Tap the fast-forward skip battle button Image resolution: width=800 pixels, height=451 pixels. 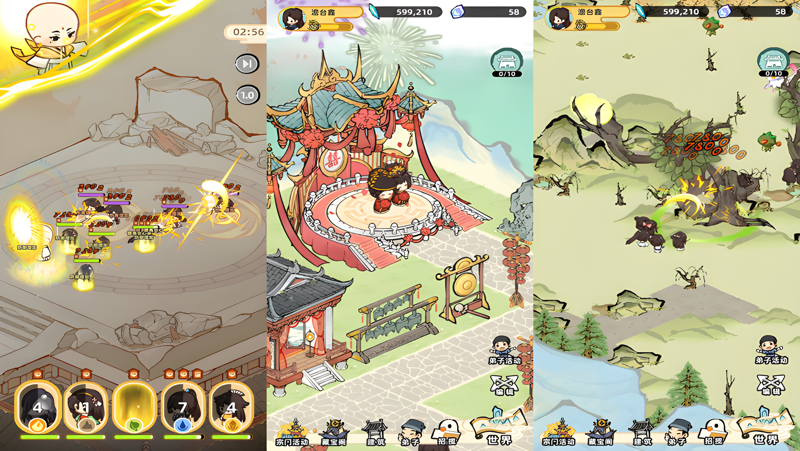coord(246,64)
